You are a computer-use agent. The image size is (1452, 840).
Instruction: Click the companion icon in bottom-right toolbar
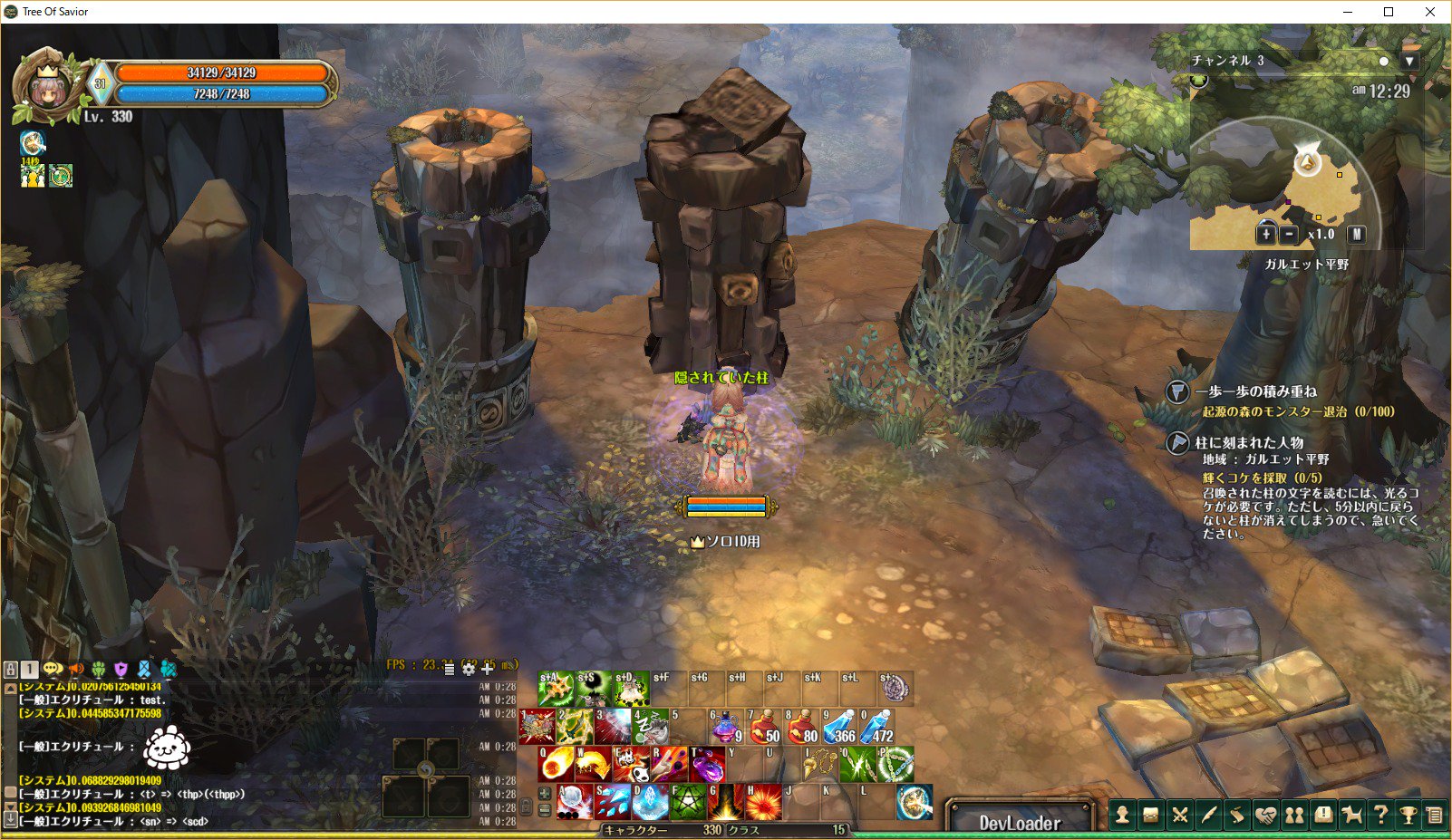pyautogui.click(x=1353, y=815)
